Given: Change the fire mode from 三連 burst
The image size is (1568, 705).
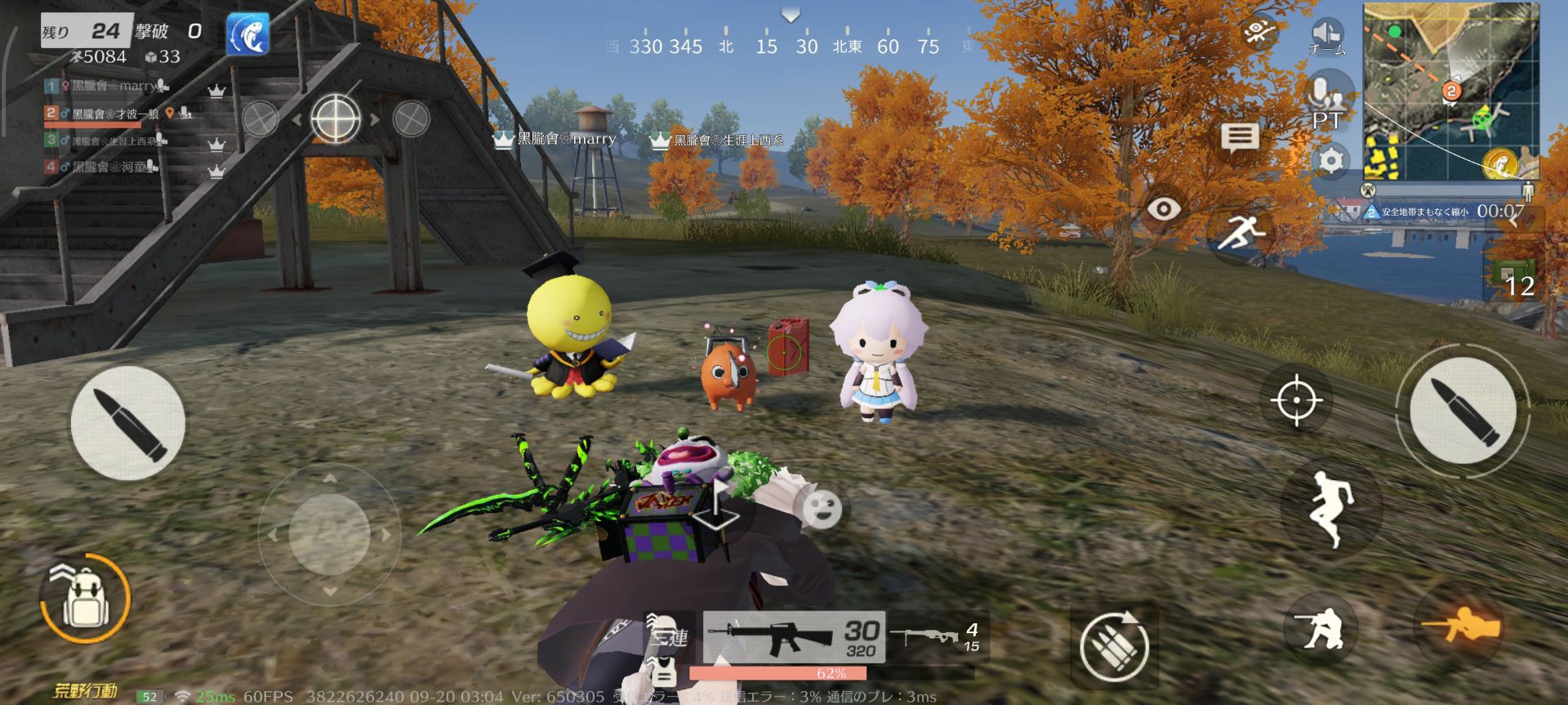Looking at the screenshot, I should tap(669, 636).
